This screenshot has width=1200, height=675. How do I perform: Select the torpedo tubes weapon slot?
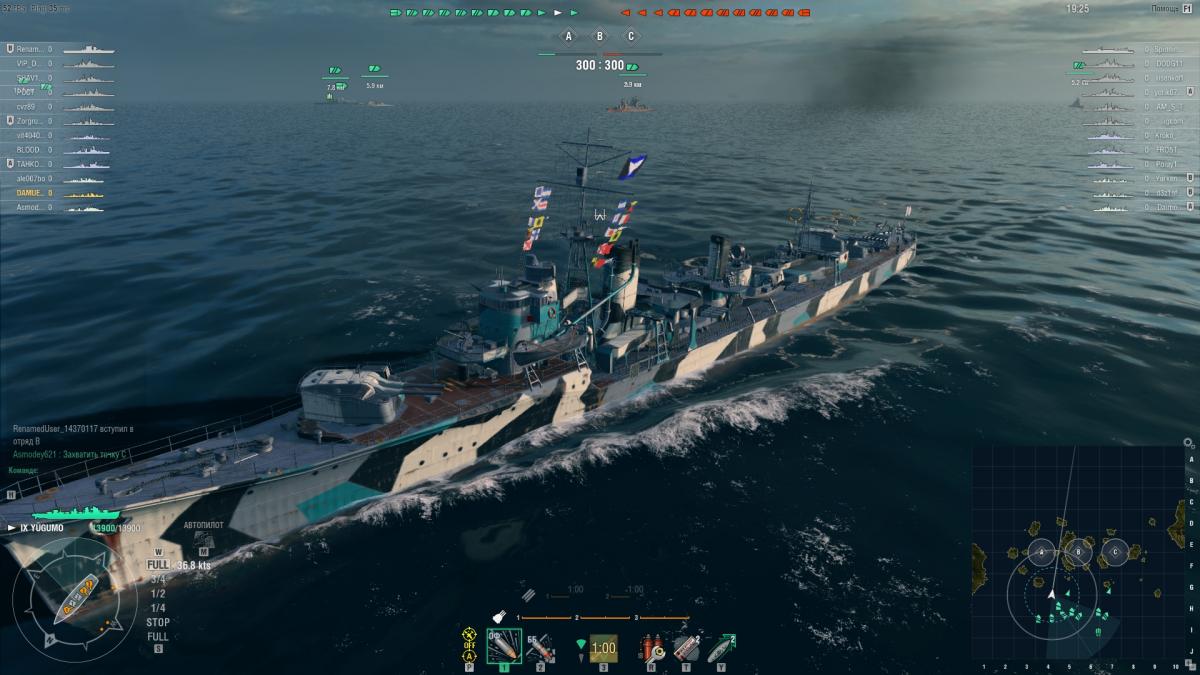tap(602, 648)
